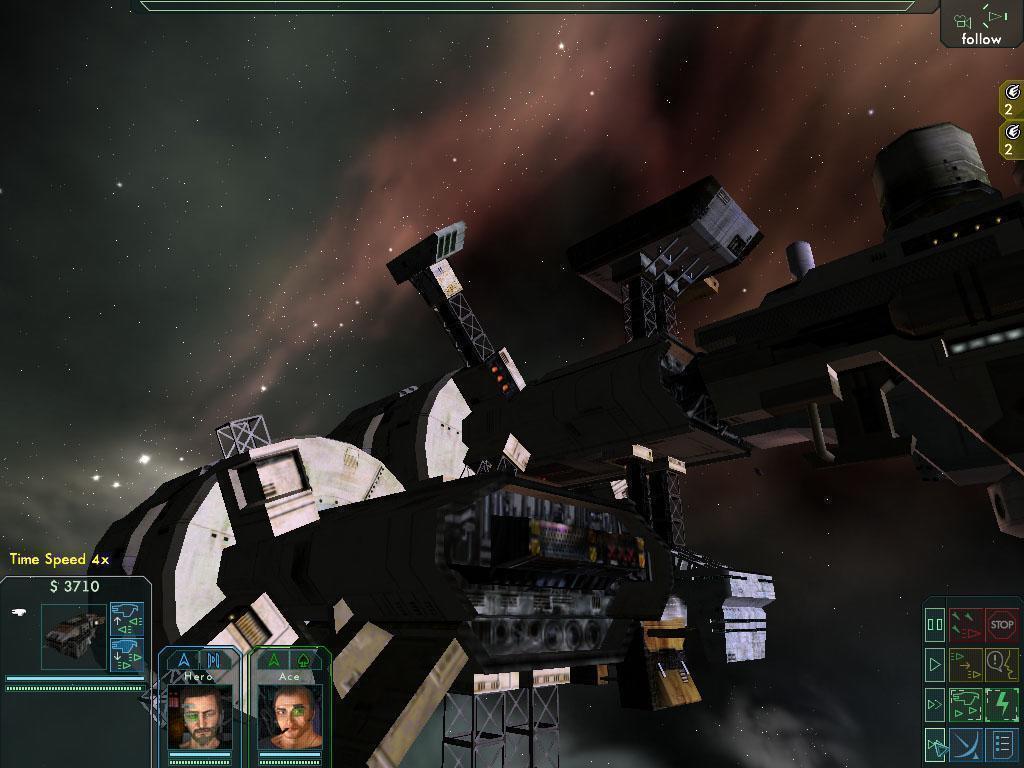The height and width of the screenshot is (768, 1024).
Task: Choose the double-arrow fast forward speed
Action: (x=935, y=704)
